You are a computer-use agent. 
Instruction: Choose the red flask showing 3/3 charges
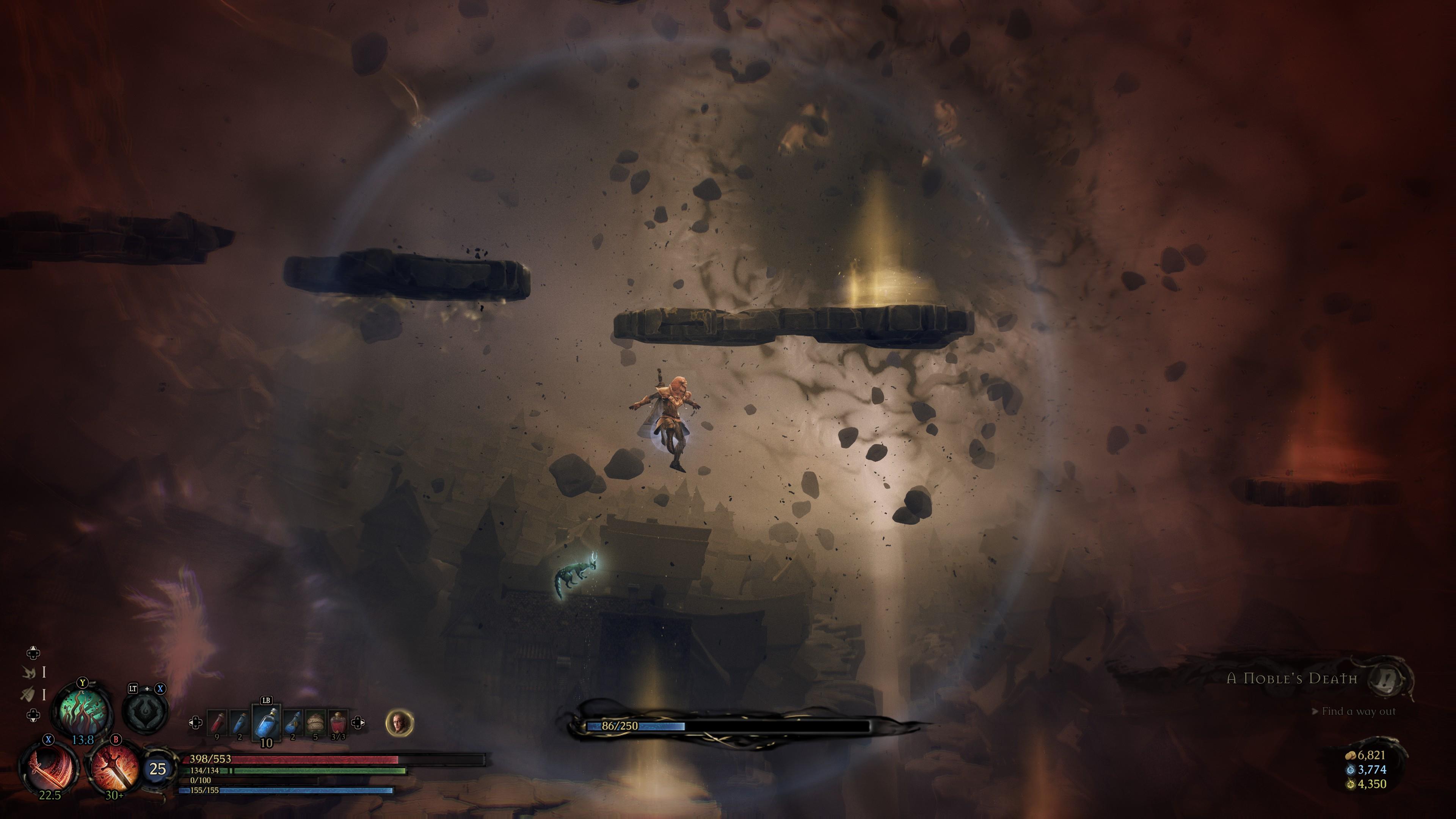pyautogui.click(x=338, y=723)
